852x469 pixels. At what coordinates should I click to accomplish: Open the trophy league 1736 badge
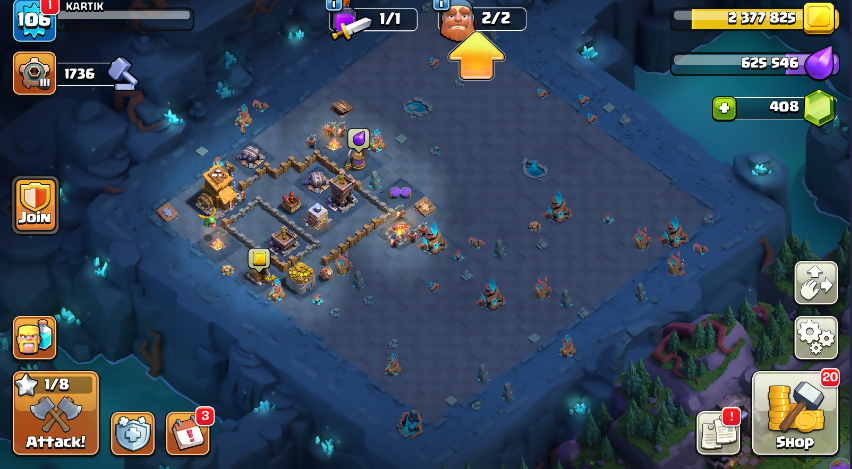pos(35,73)
